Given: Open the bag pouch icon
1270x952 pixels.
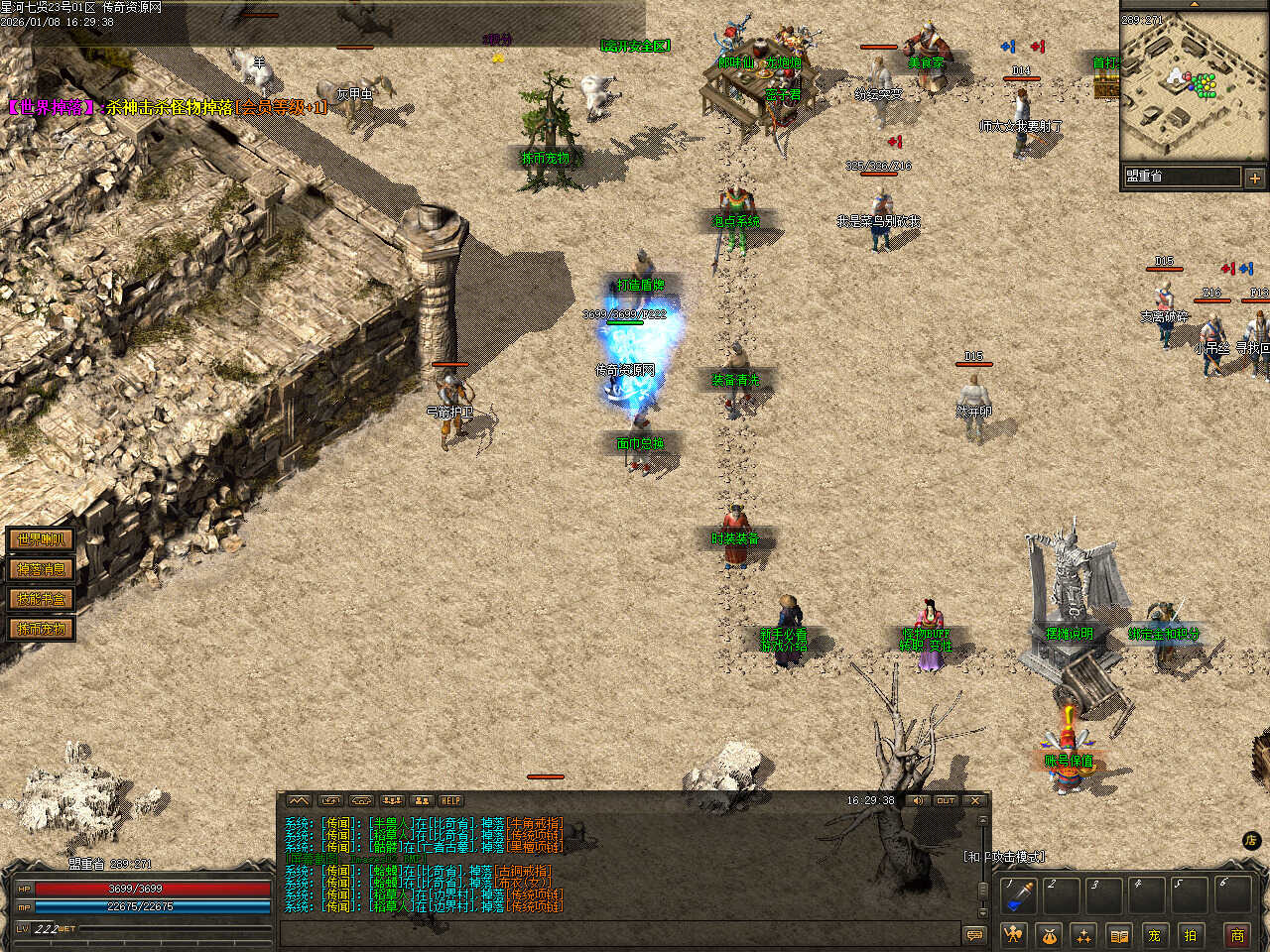Looking at the screenshot, I should pyautogui.click(x=1049, y=934).
